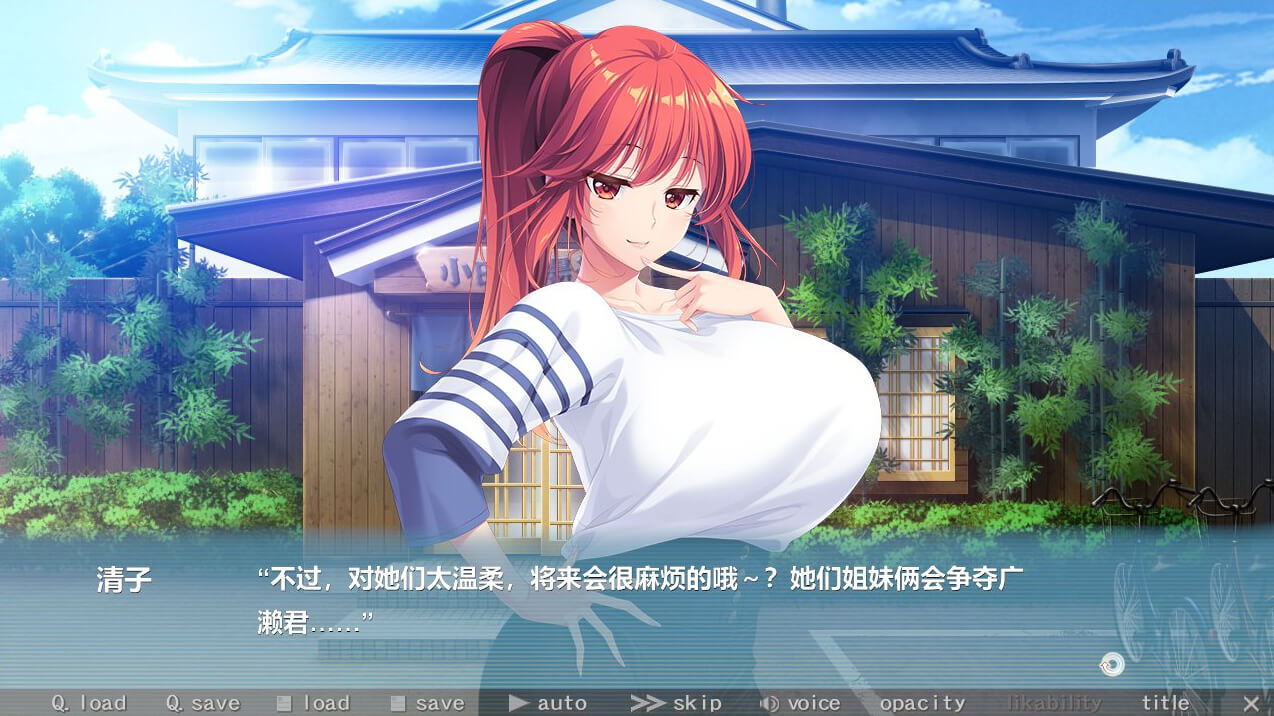Adjust text window opacity
This screenshot has height=716, width=1274.
(x=922, y=703)
